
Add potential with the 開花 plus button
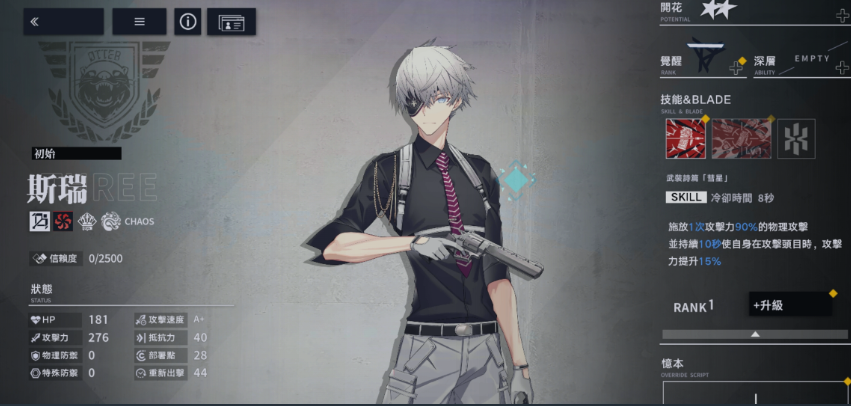(x=842, y=15)
